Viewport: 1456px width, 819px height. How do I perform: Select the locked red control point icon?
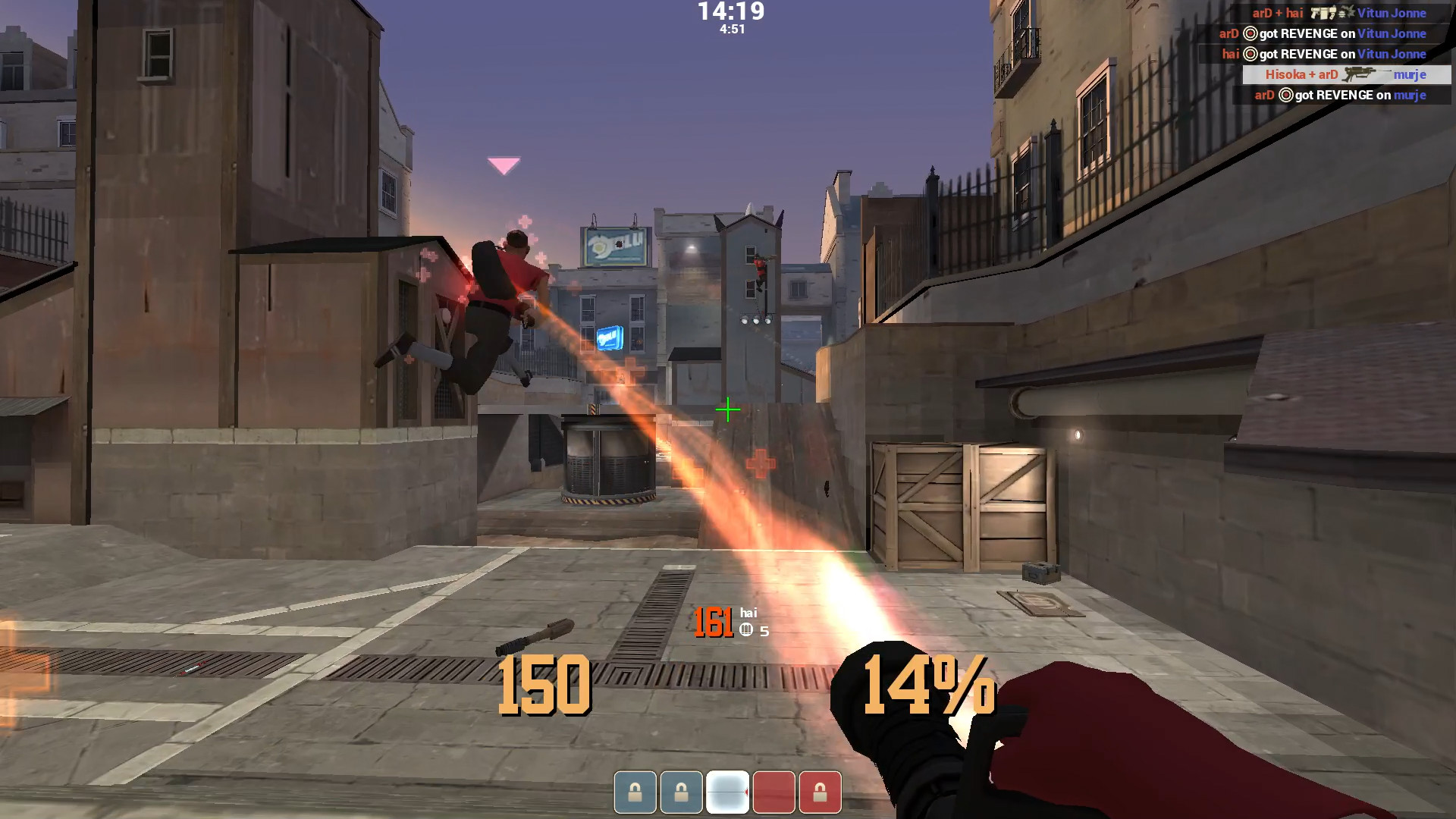pos(820,792)
